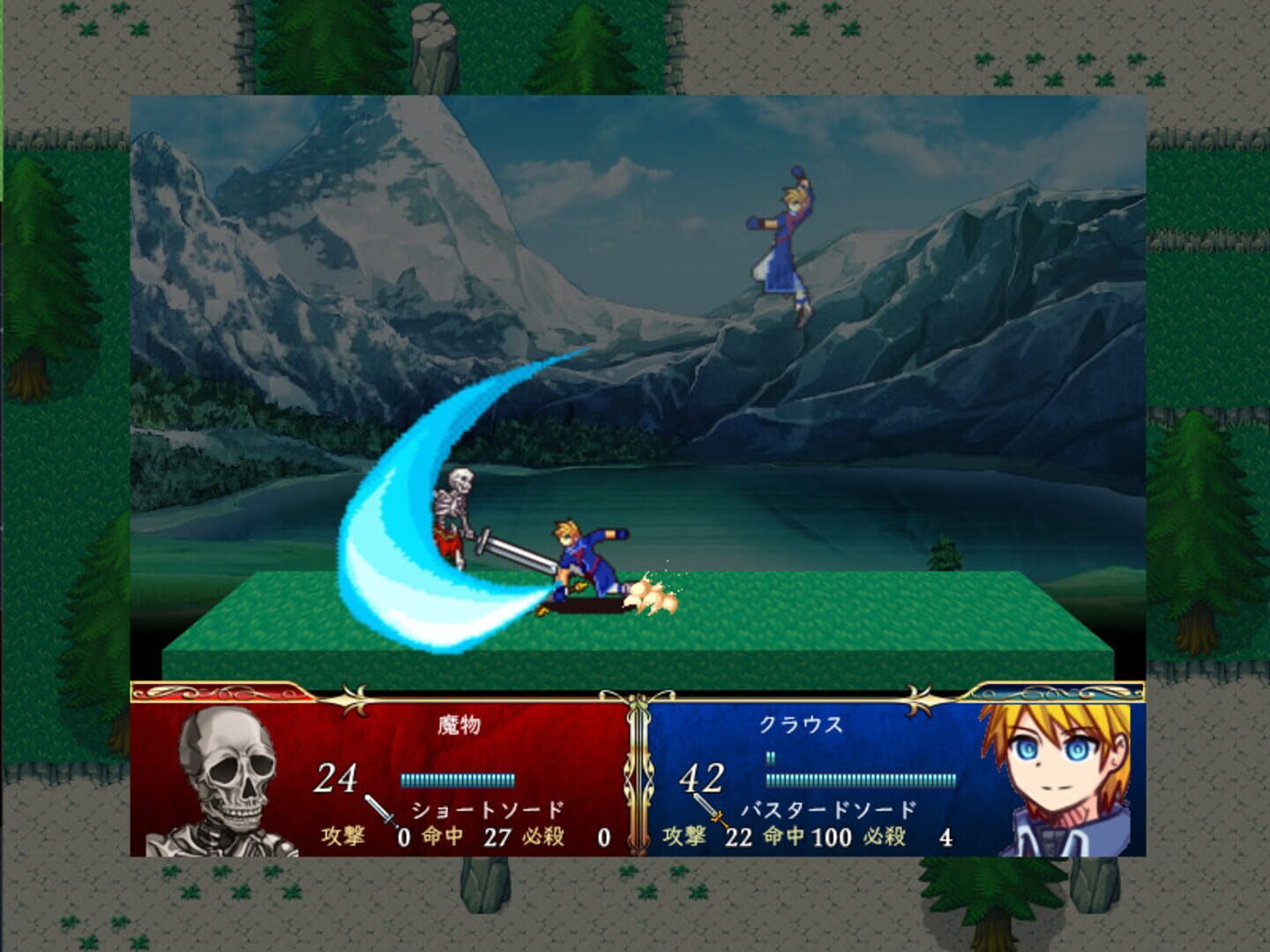The width and height of the screenshot is (1270, 952).
Task: Click the skeleton enemy portrait
Action: click(229, 776)
